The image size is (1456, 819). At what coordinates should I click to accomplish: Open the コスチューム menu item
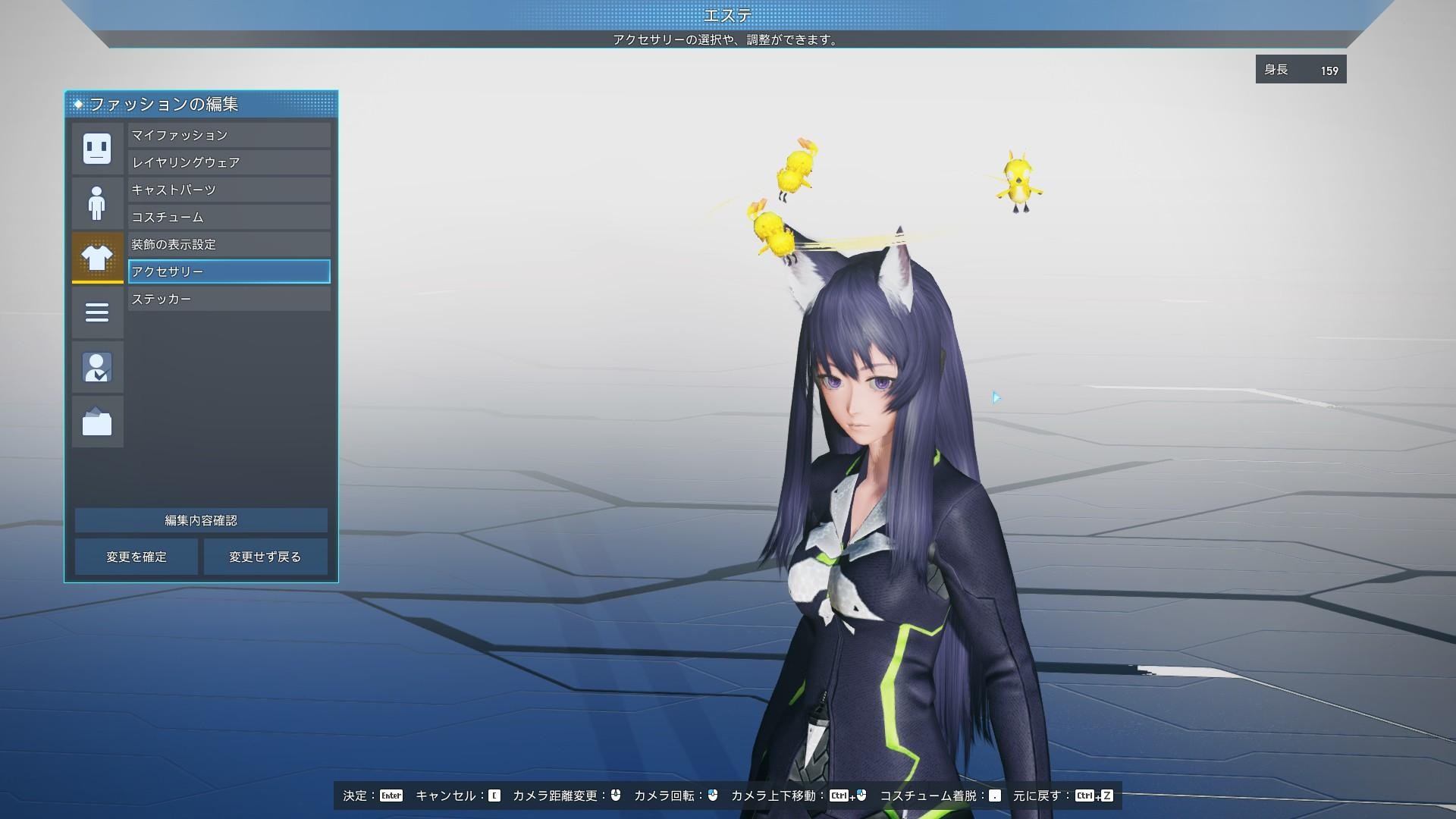[x=228, y=217]
